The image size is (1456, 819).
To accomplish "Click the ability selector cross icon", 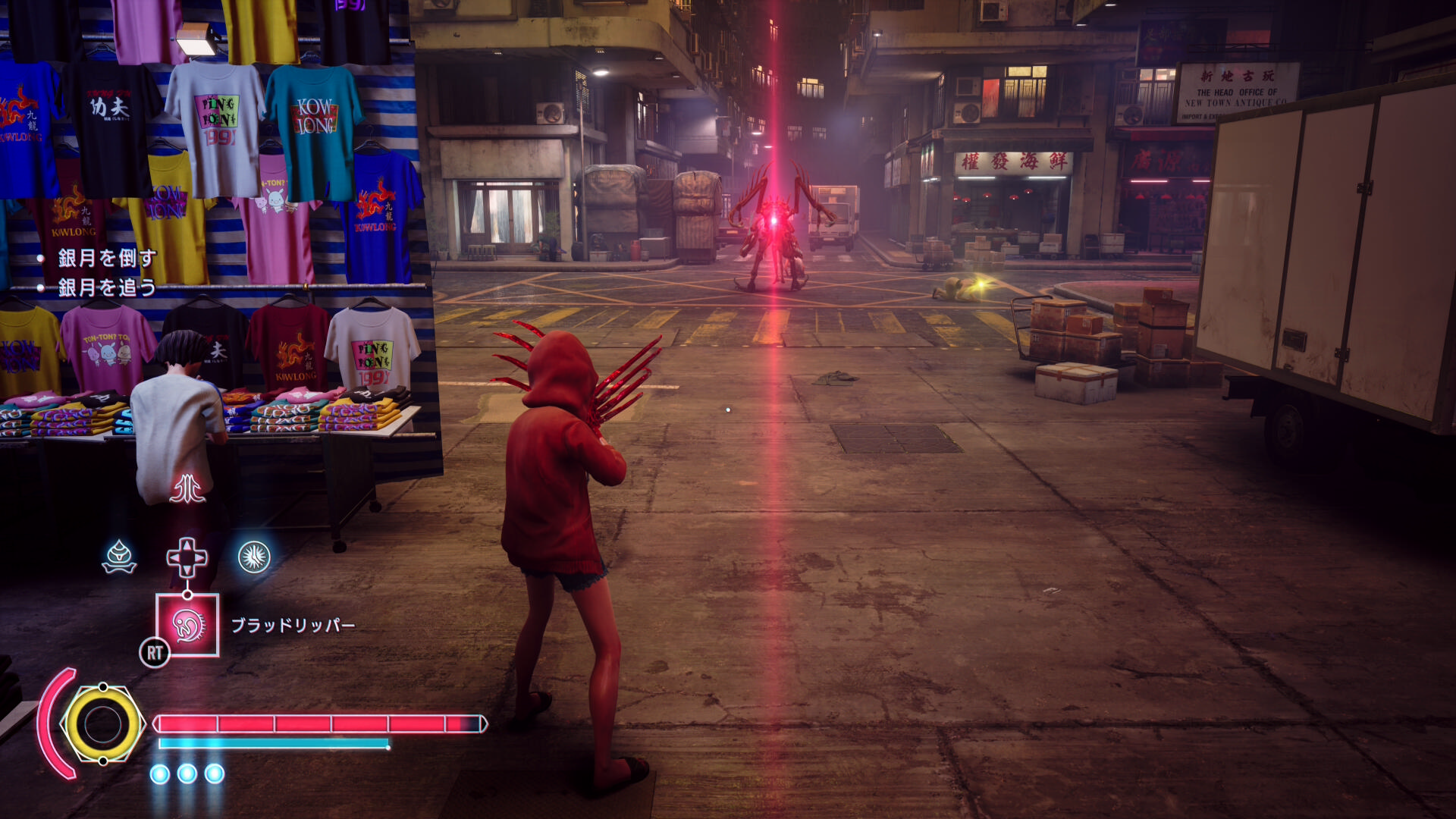I will pyautogui.click(x=187, y=558).
